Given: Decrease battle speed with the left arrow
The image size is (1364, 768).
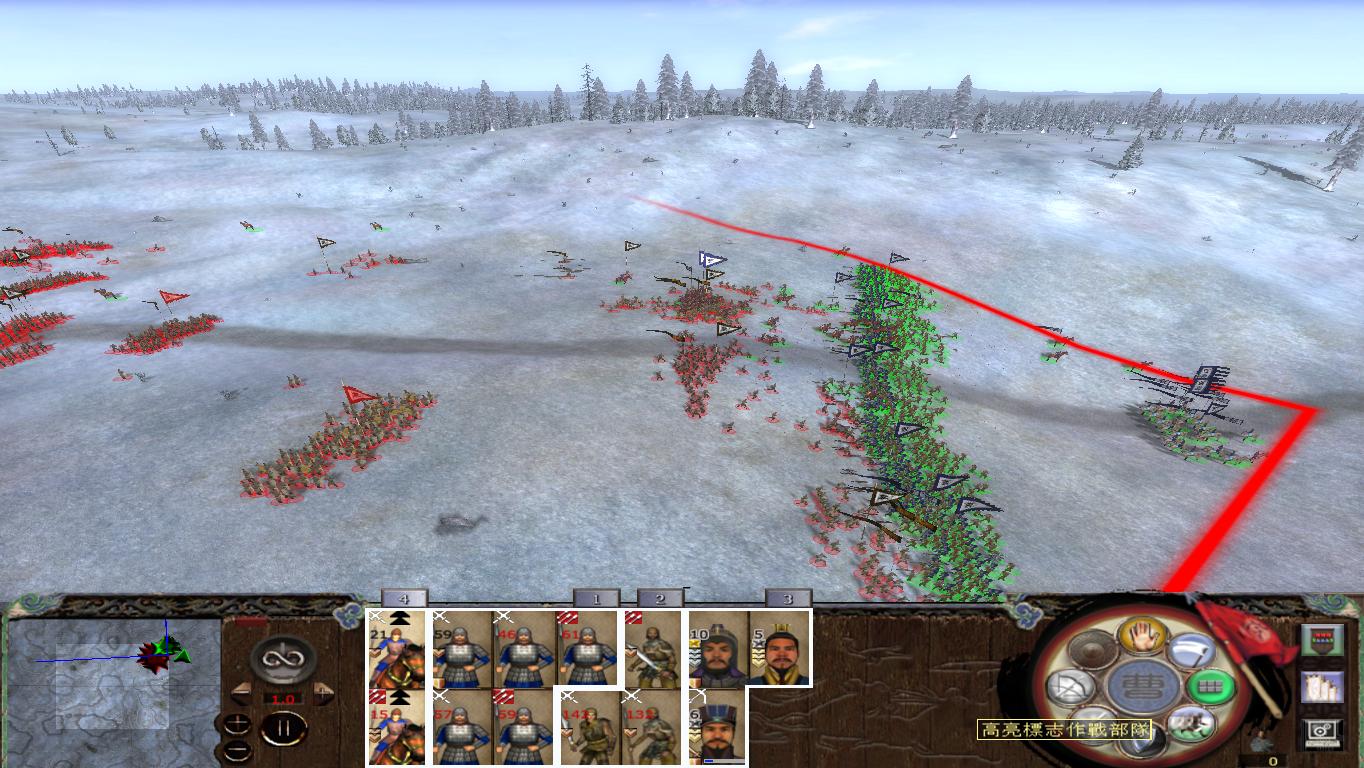Looking at the screenshot, I should tap(243, 694).
